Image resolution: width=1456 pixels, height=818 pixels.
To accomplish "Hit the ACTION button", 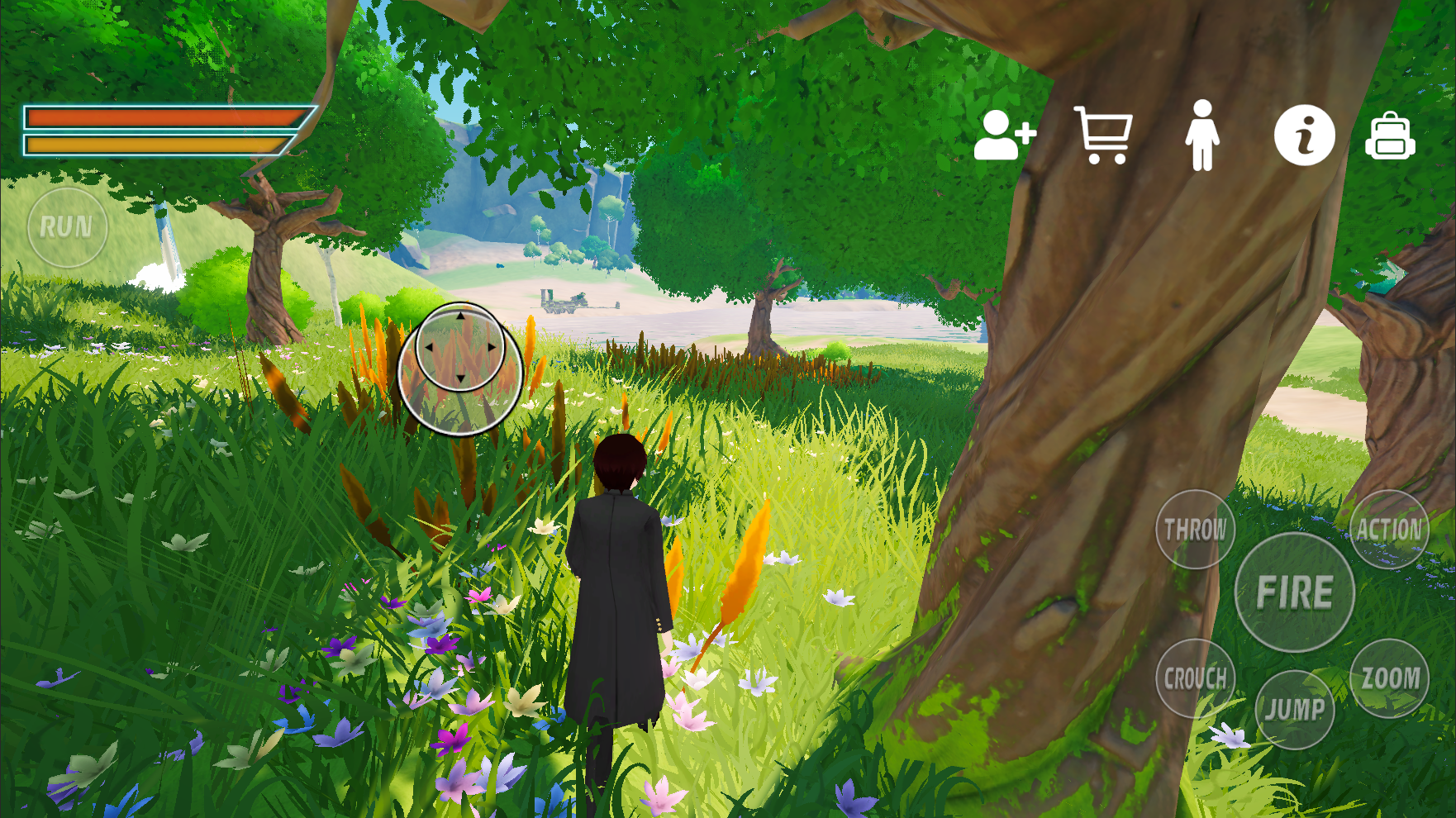I will point(1389,530).
